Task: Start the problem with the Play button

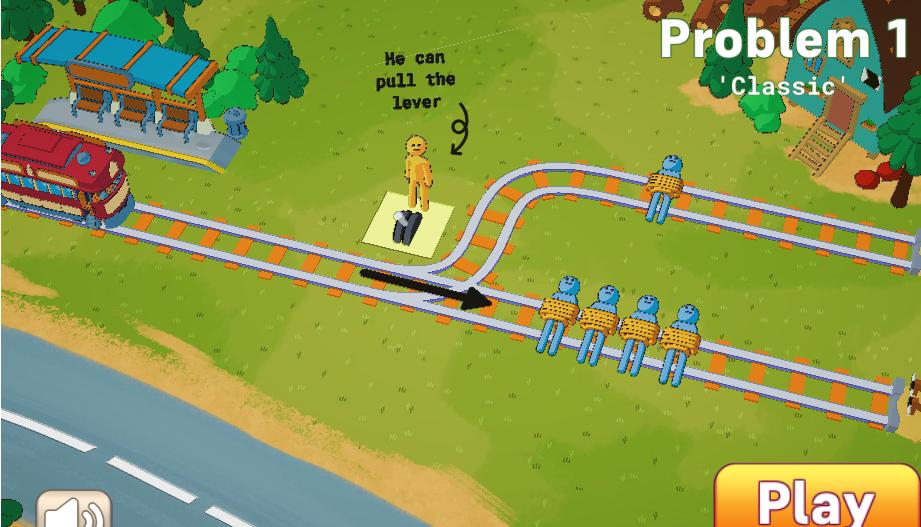Action: tap(816, 499)
